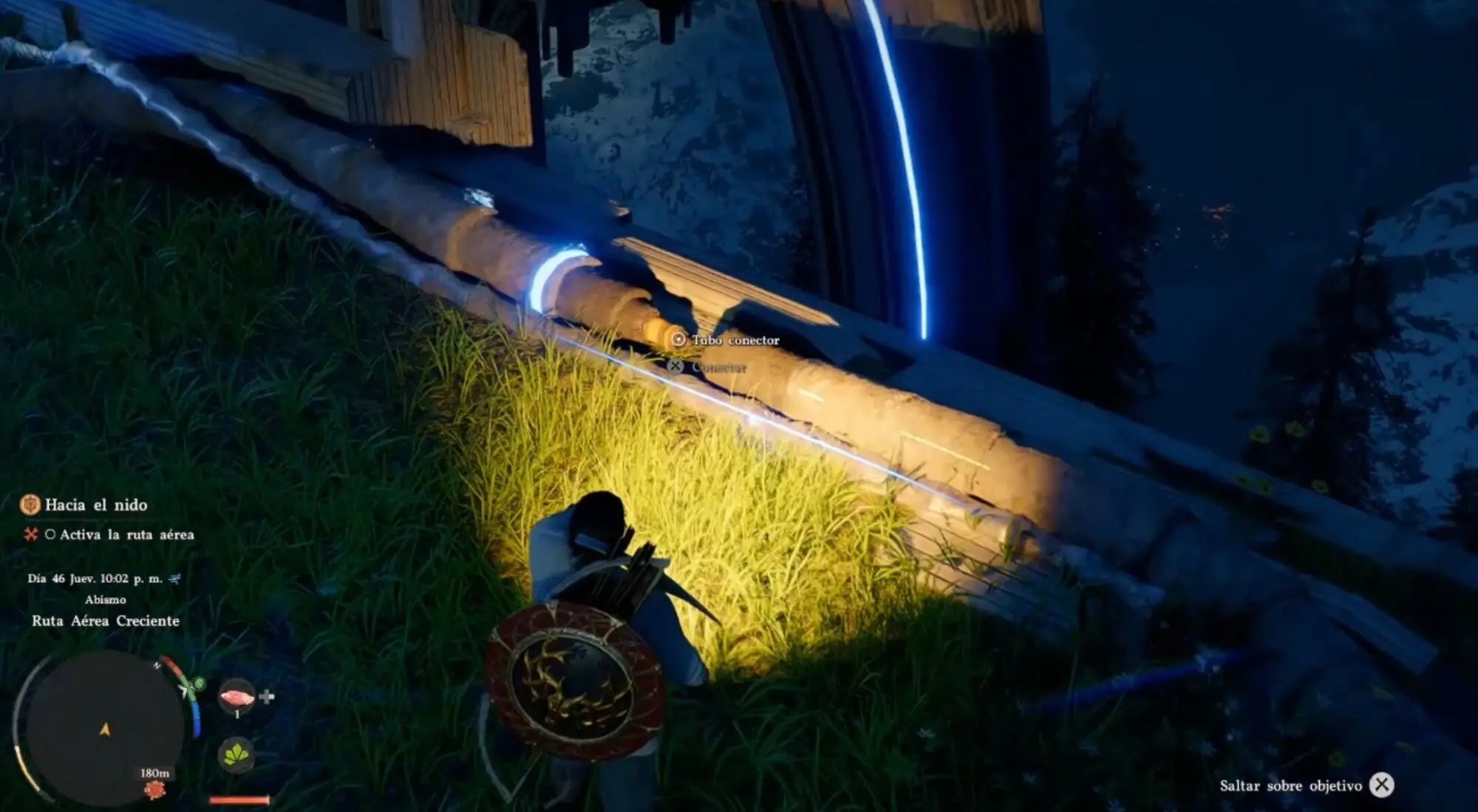Click the red quest marker on the minimap edge
Image resolution: width=1478 pixels, height=812 pixels.
coord(154,791)
